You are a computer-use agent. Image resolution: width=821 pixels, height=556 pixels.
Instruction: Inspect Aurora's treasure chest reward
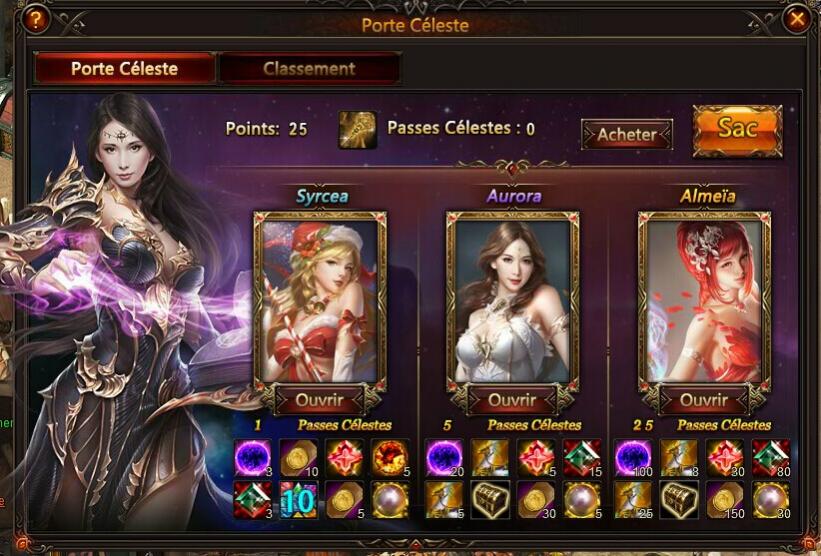[490, 499]
